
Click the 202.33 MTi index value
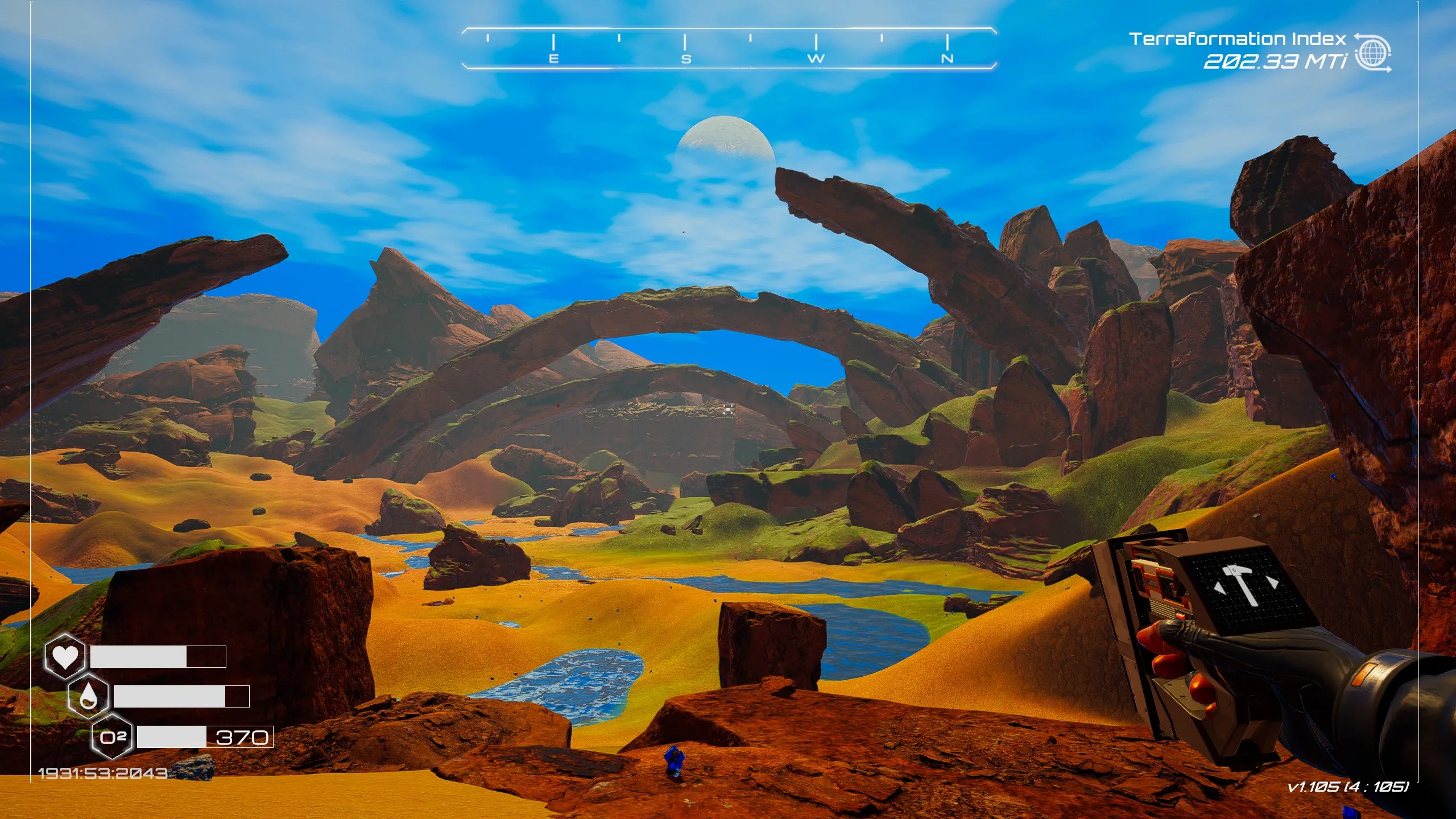pyautogui.click(x=1274, y=64)
